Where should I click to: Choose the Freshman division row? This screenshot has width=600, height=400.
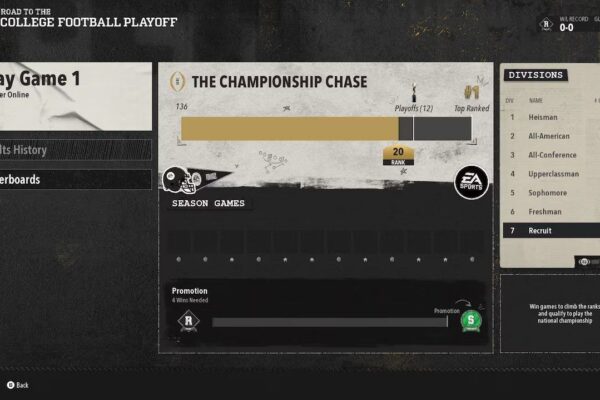(x=551, y=212)
